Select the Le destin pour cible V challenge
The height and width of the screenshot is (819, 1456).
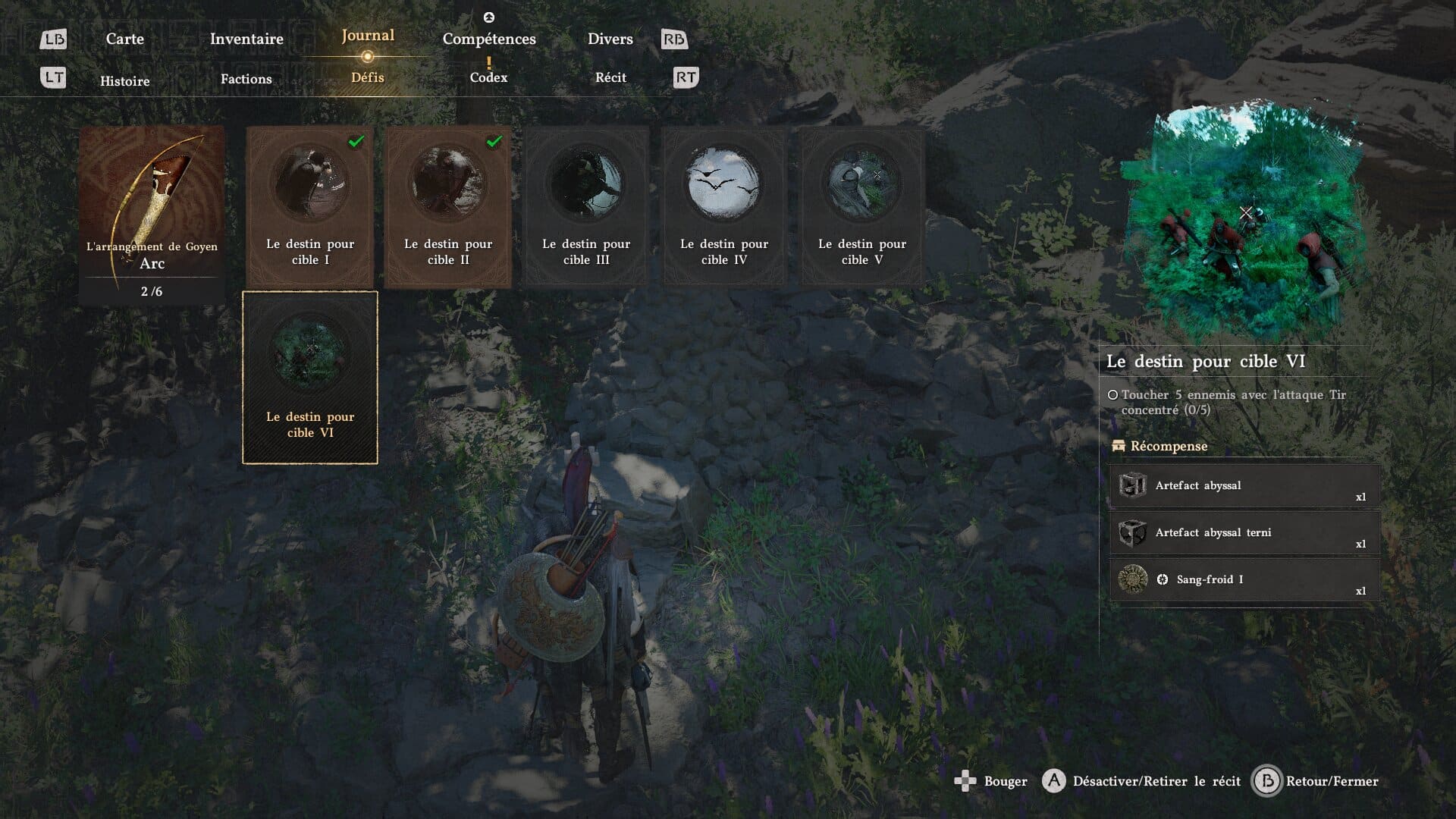pyautogui.click(x=862, y=206)
